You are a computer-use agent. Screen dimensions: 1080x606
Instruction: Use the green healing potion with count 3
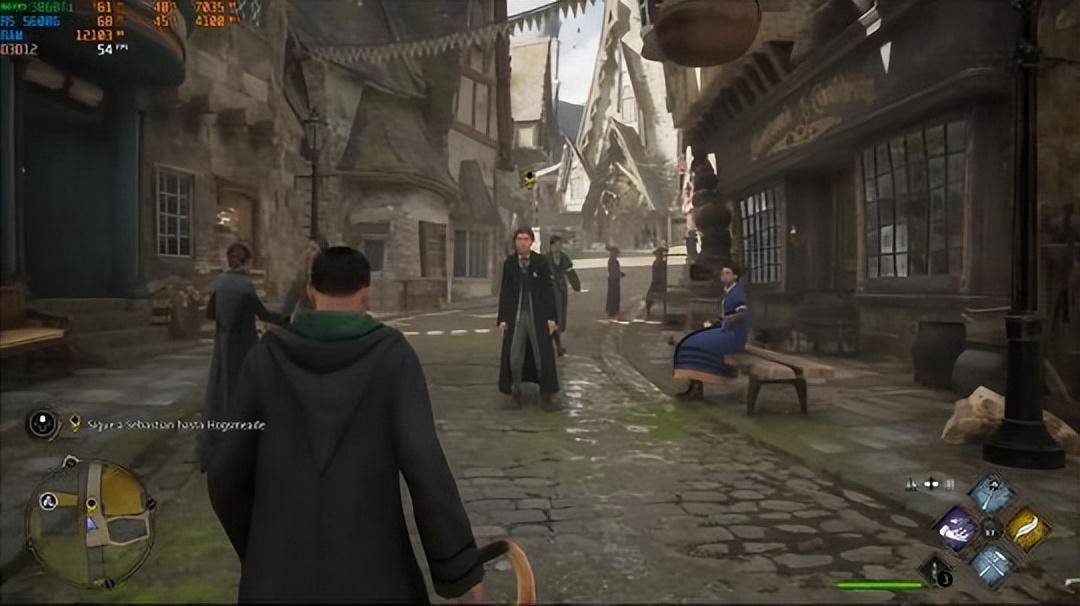click(936, 570)
